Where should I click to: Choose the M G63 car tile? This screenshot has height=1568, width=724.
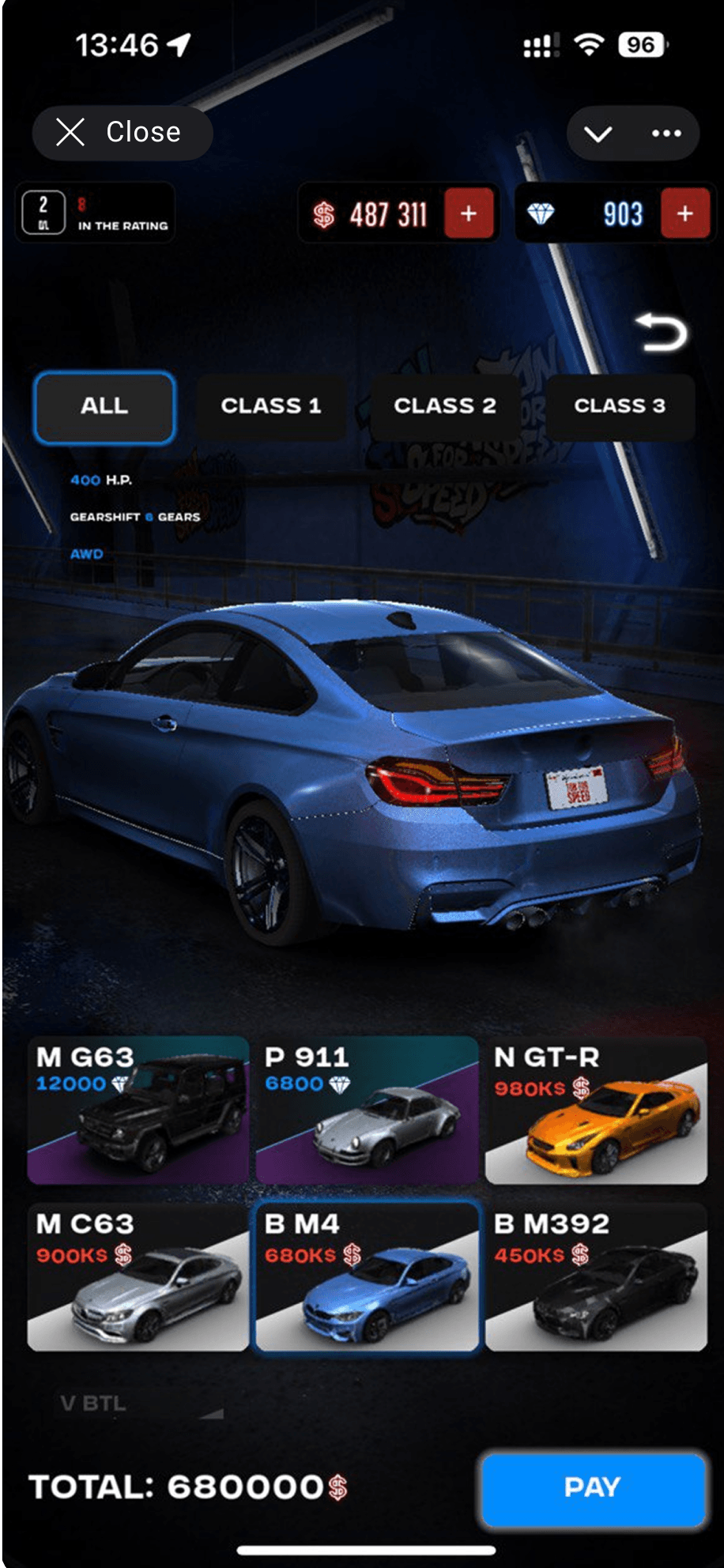(x=138, y=1110)
